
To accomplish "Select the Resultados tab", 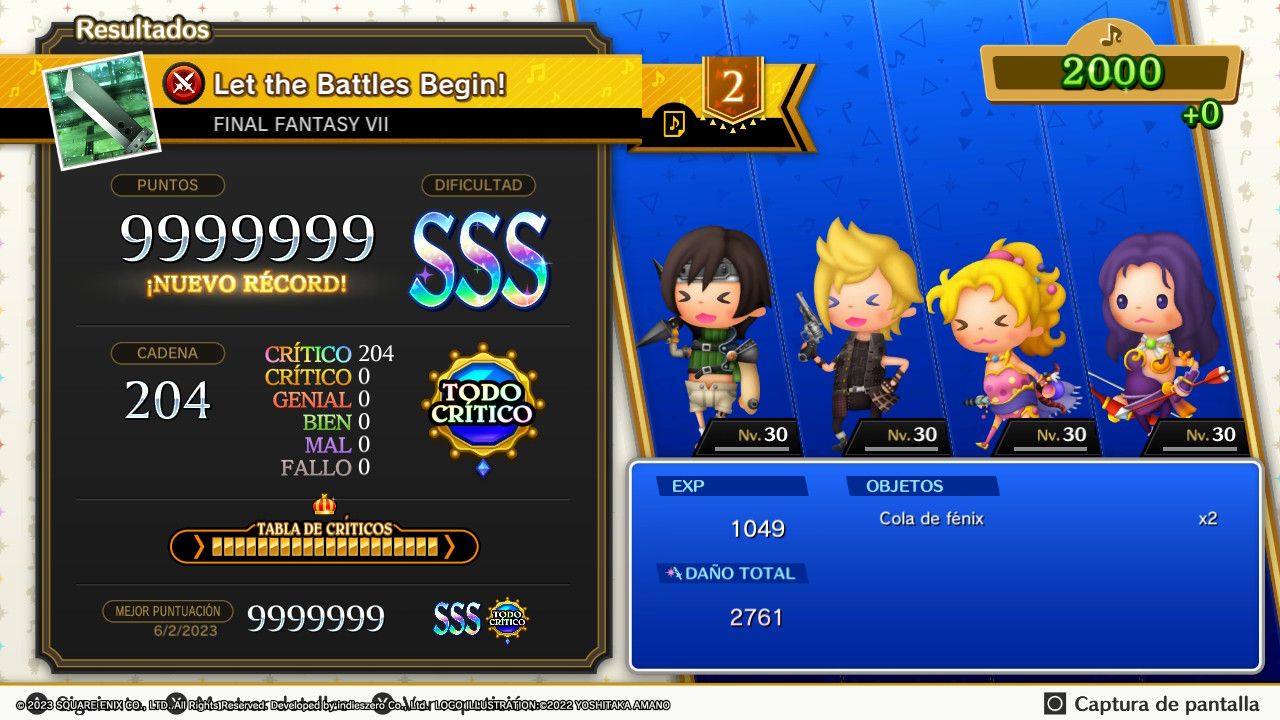I will pyautogui.click(x=142, y=30).
